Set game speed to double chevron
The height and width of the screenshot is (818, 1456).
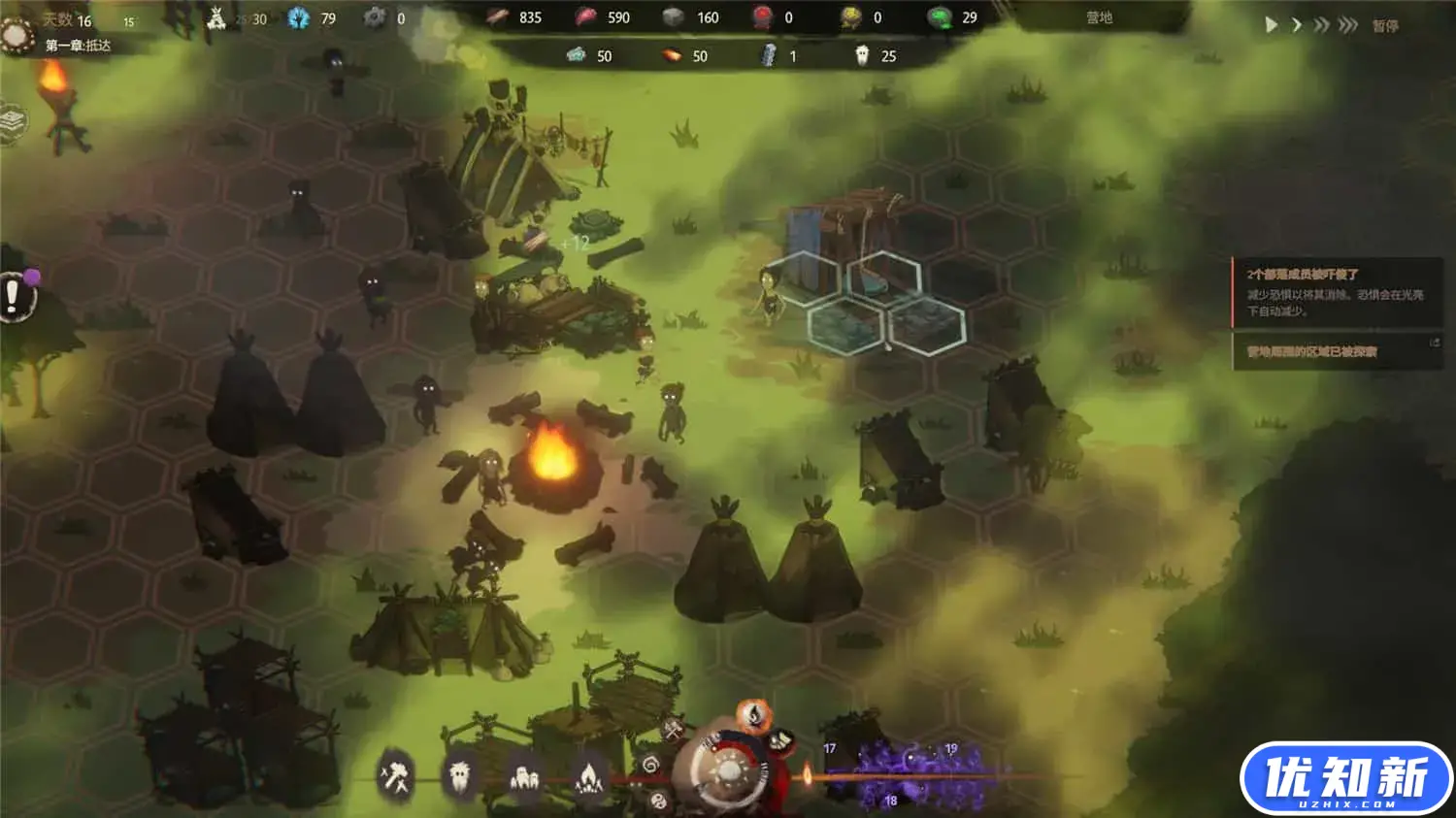click(x=1320, y=25)
